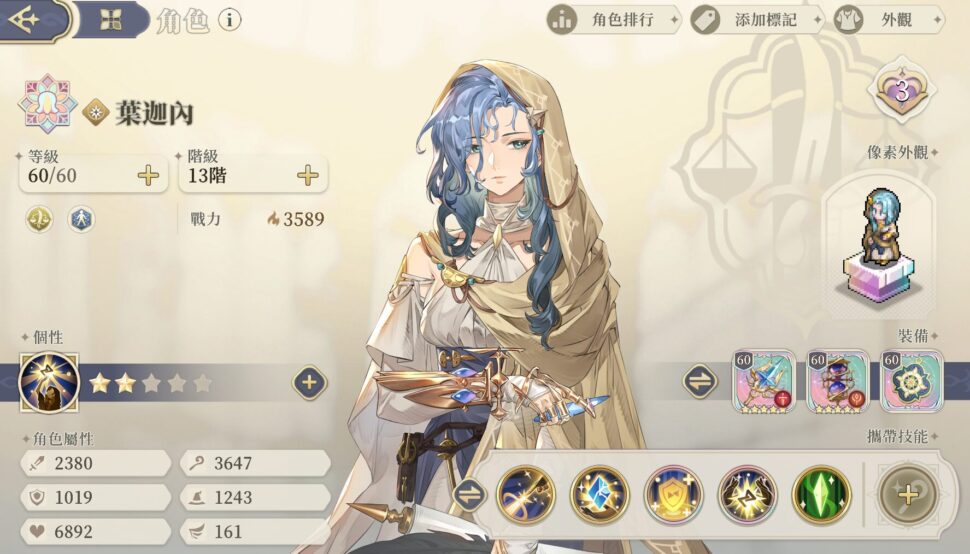Click the plus button beside 等級 60/60

(x=148, y=176)
